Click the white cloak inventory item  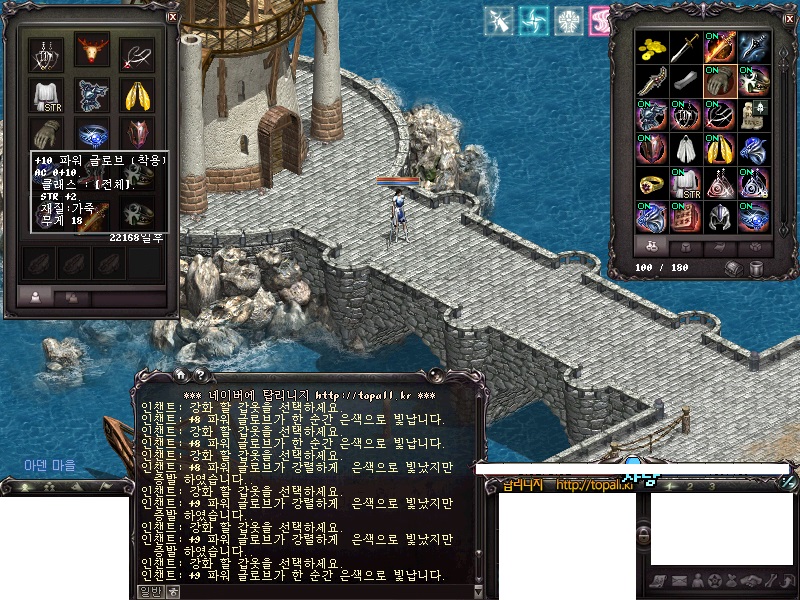pos(685,149)
